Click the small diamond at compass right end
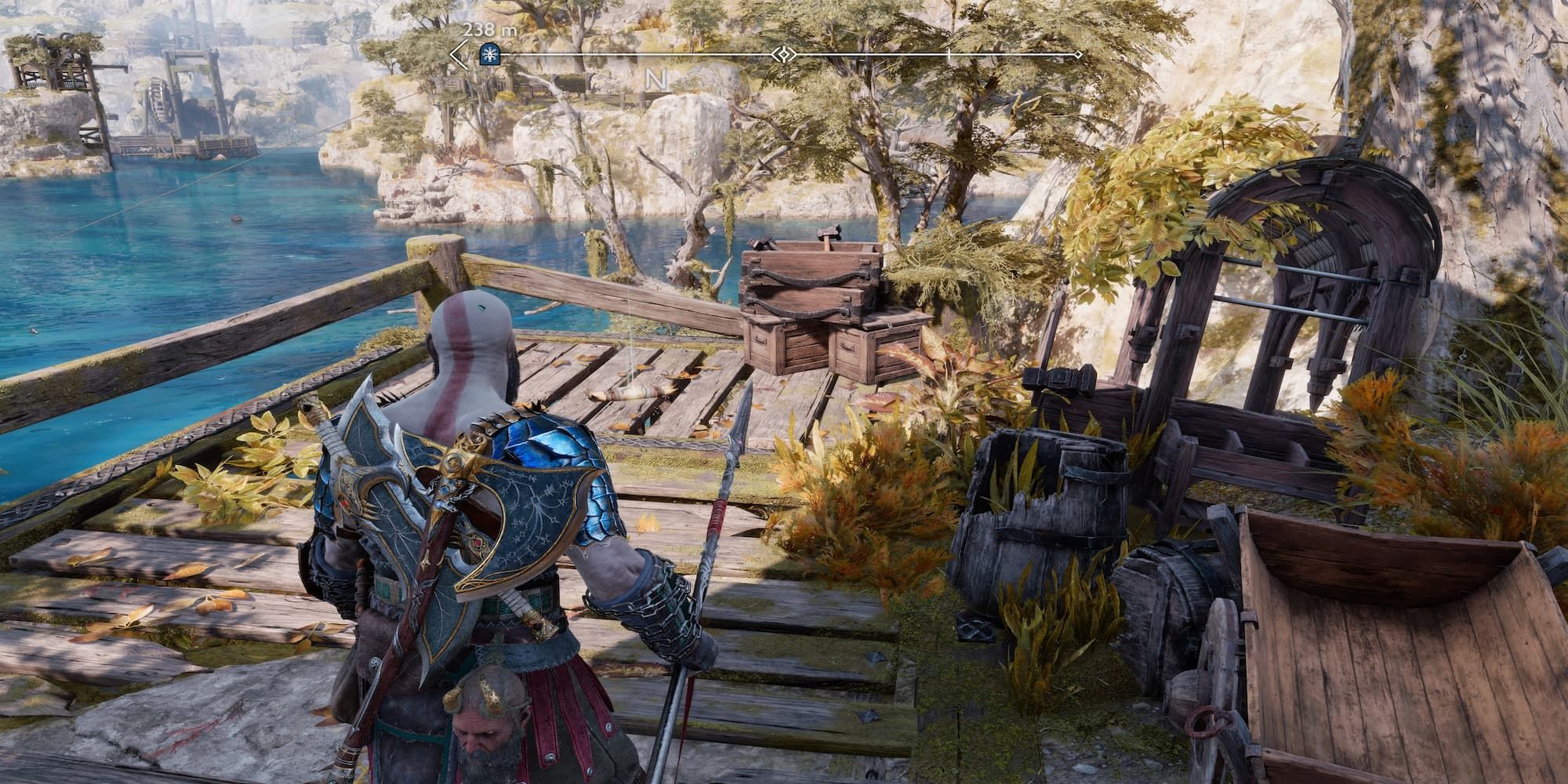Viewport: 1568px width, 784px height. tap(1078, 53)
